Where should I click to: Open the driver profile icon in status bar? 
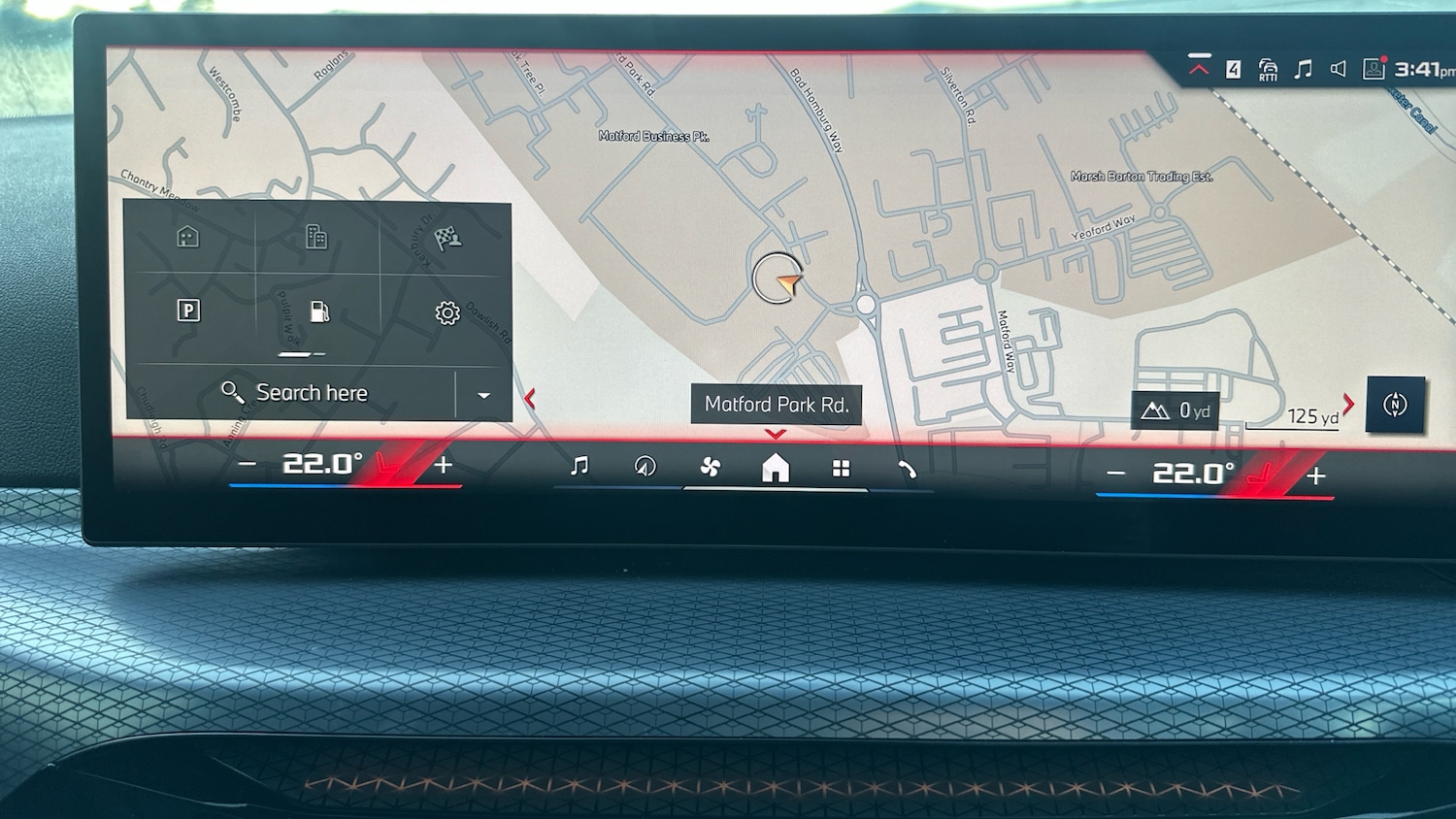[x=1373, y=68]
